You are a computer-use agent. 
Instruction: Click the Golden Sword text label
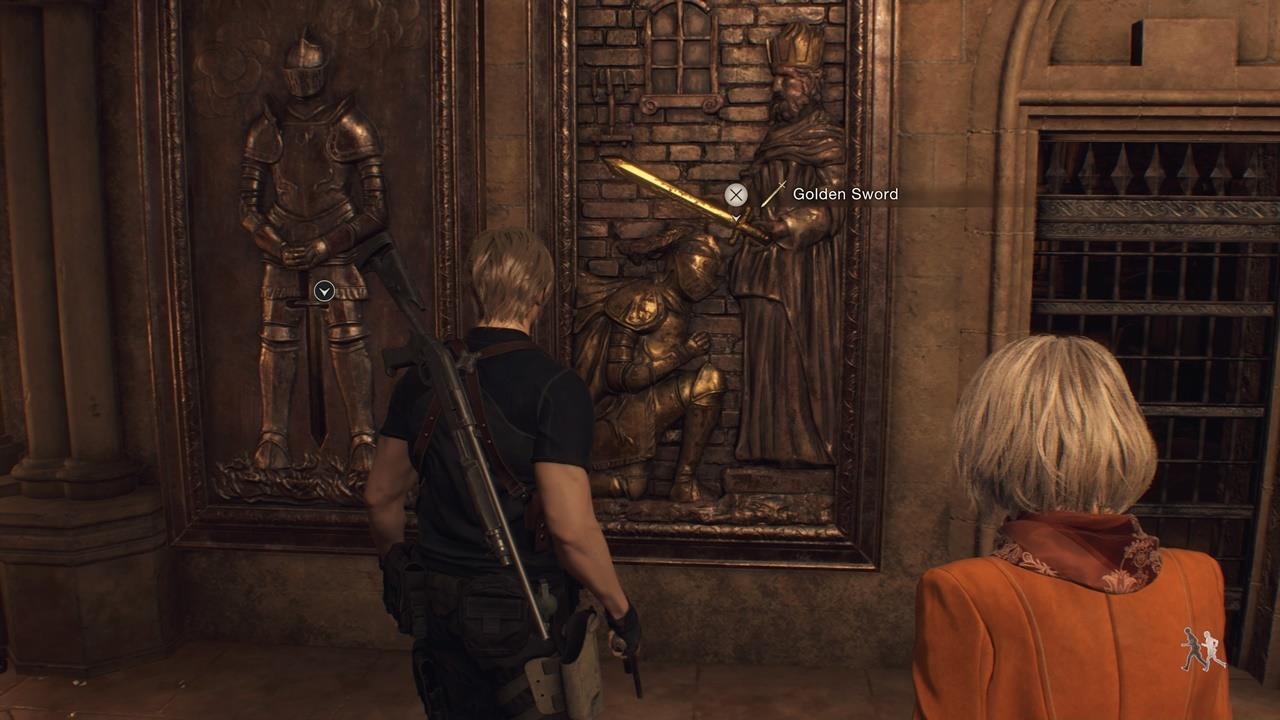coord(845,193)
